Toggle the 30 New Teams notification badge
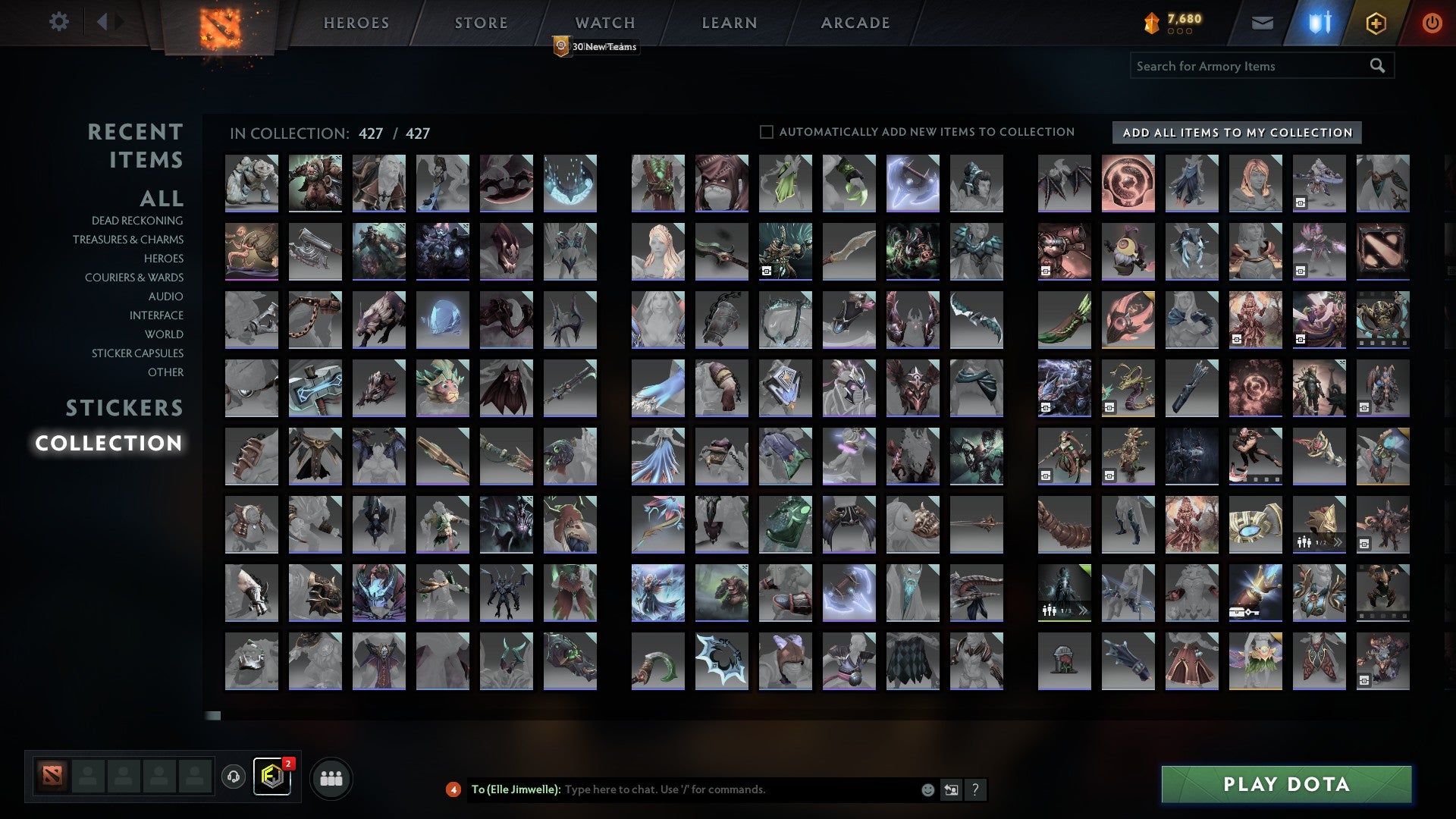The image size is (1456, 819). pos(596,46)
